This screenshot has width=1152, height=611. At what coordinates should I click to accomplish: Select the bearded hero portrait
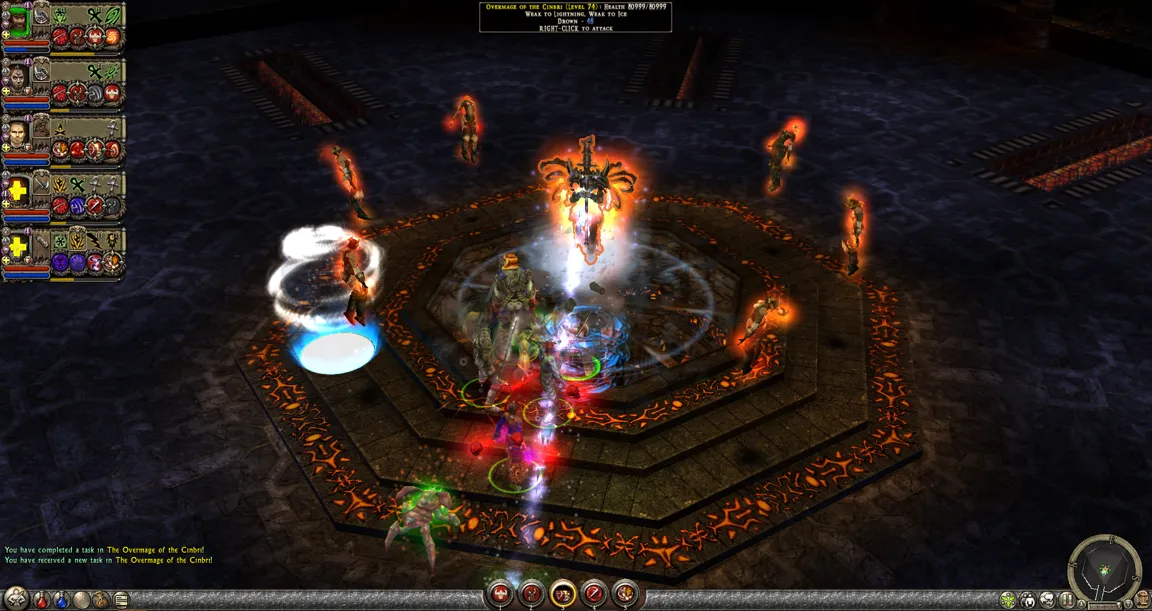[x=18, y=75]
